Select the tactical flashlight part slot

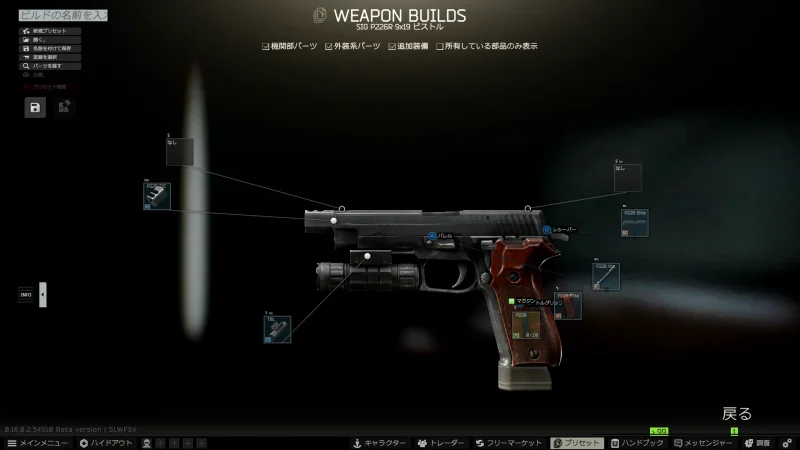click(x=277, y=329)
